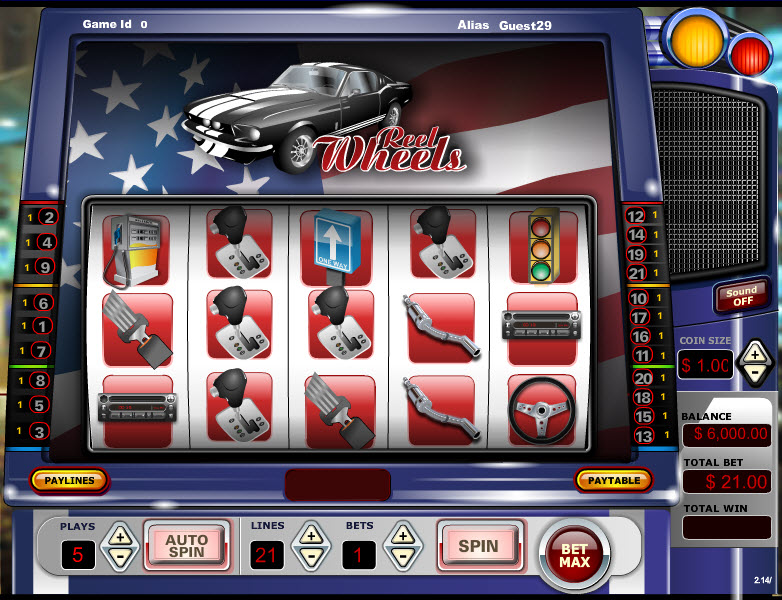Start auto spin mode
This screenshot has width=782, height=600.
pos(186,545)
